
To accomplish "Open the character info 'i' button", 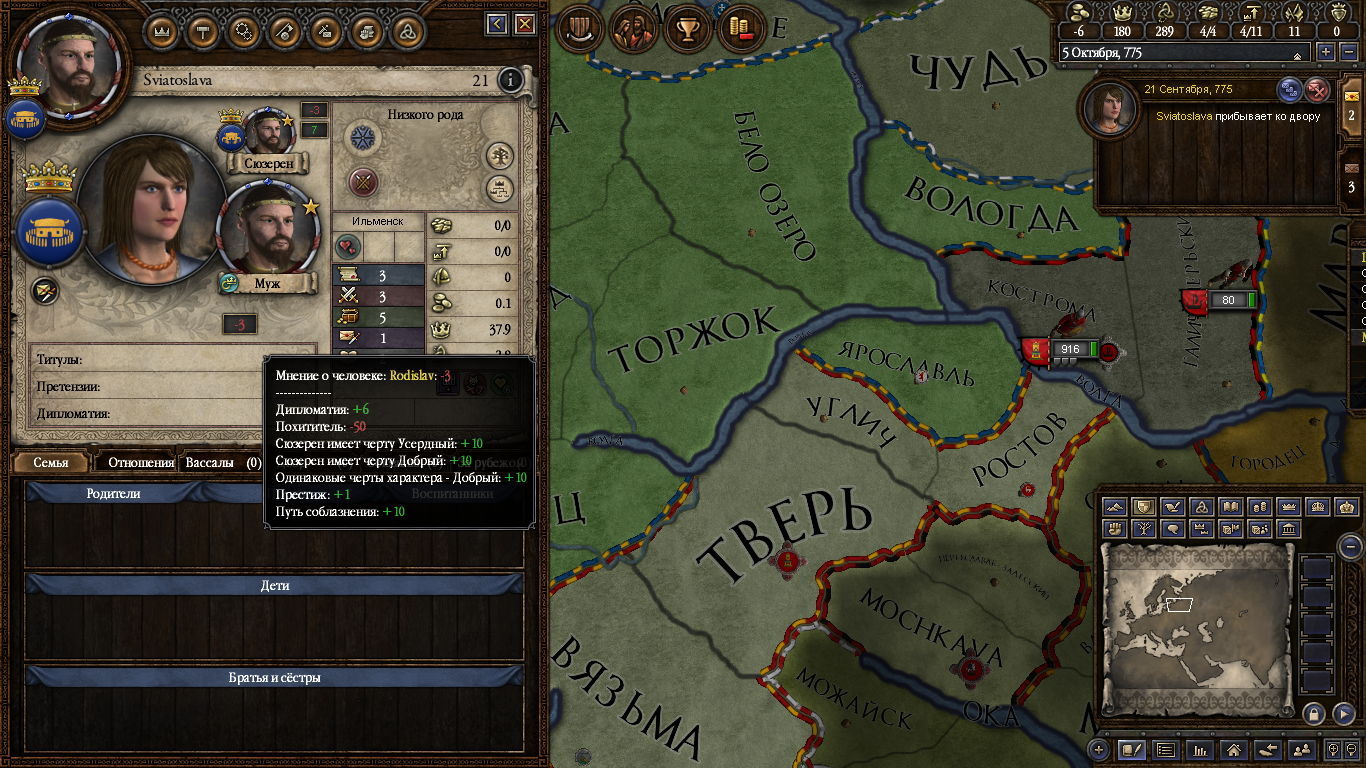I will tap(511, 80).
